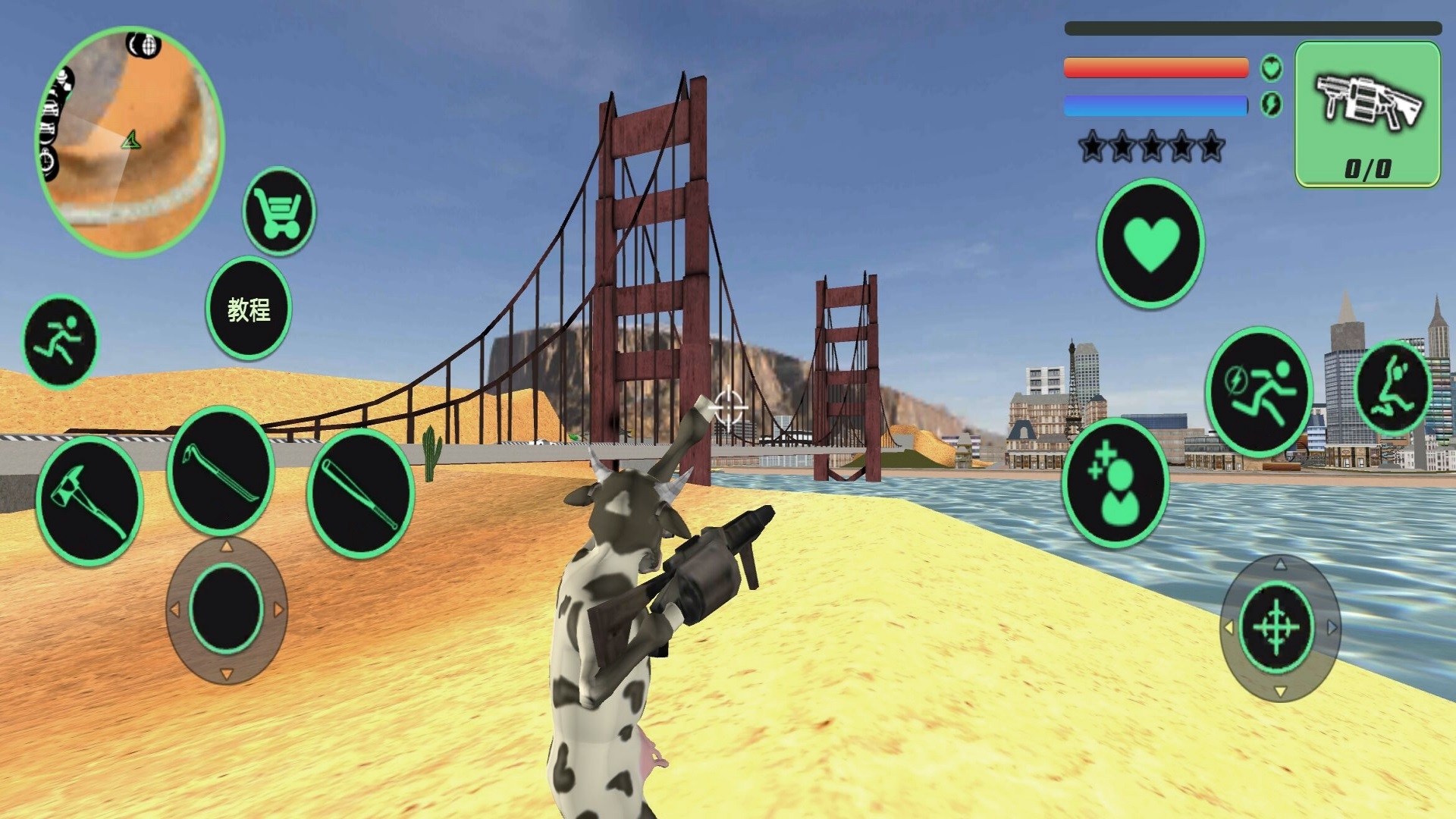Open the shopping cart store
1456x819 pixels.
pyautogui.click(x=279, y=211)
